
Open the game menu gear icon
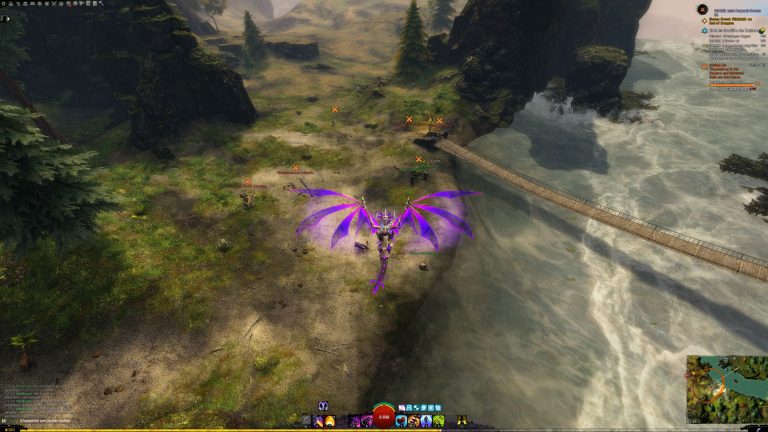[x=4, y=3]
